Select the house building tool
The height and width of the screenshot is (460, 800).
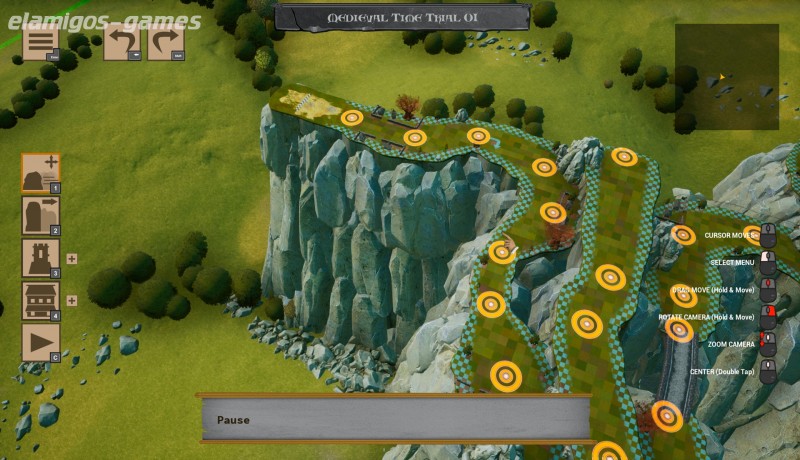pyautogui.click(x=41, y=300)
